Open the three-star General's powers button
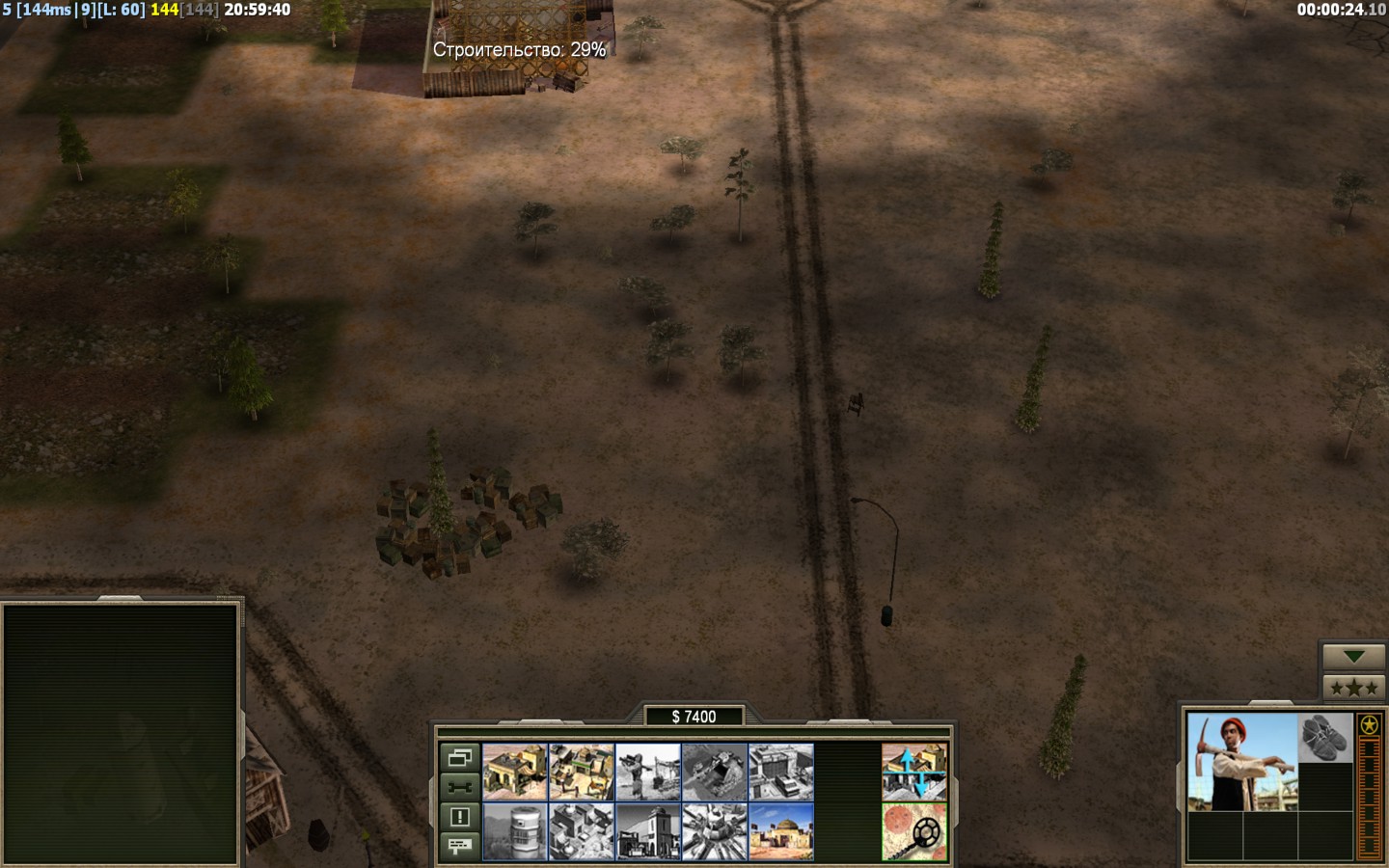1389x868 pixels. (1353, 688)
